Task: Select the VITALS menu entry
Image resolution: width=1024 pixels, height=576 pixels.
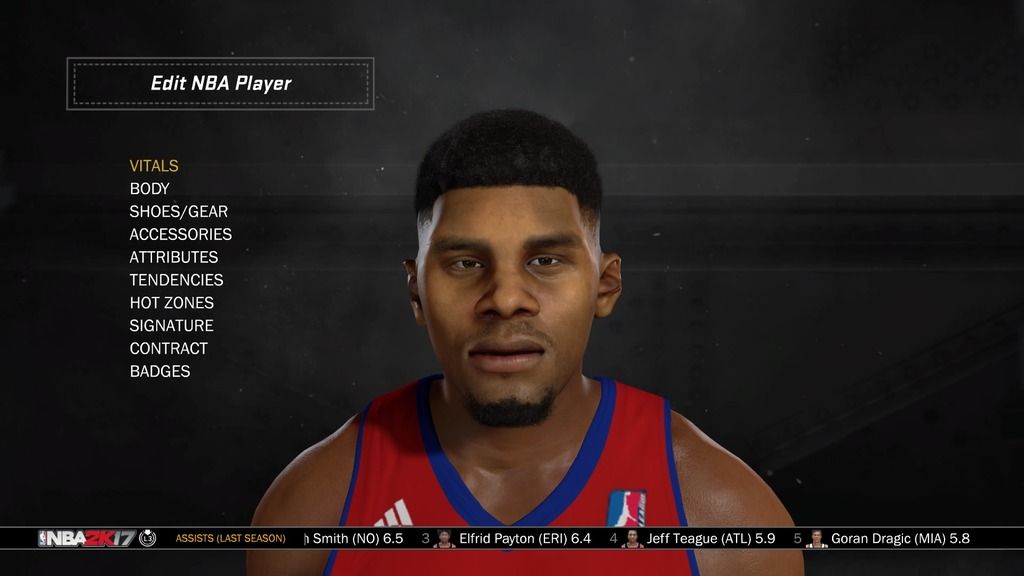Action: click(154, 166)
